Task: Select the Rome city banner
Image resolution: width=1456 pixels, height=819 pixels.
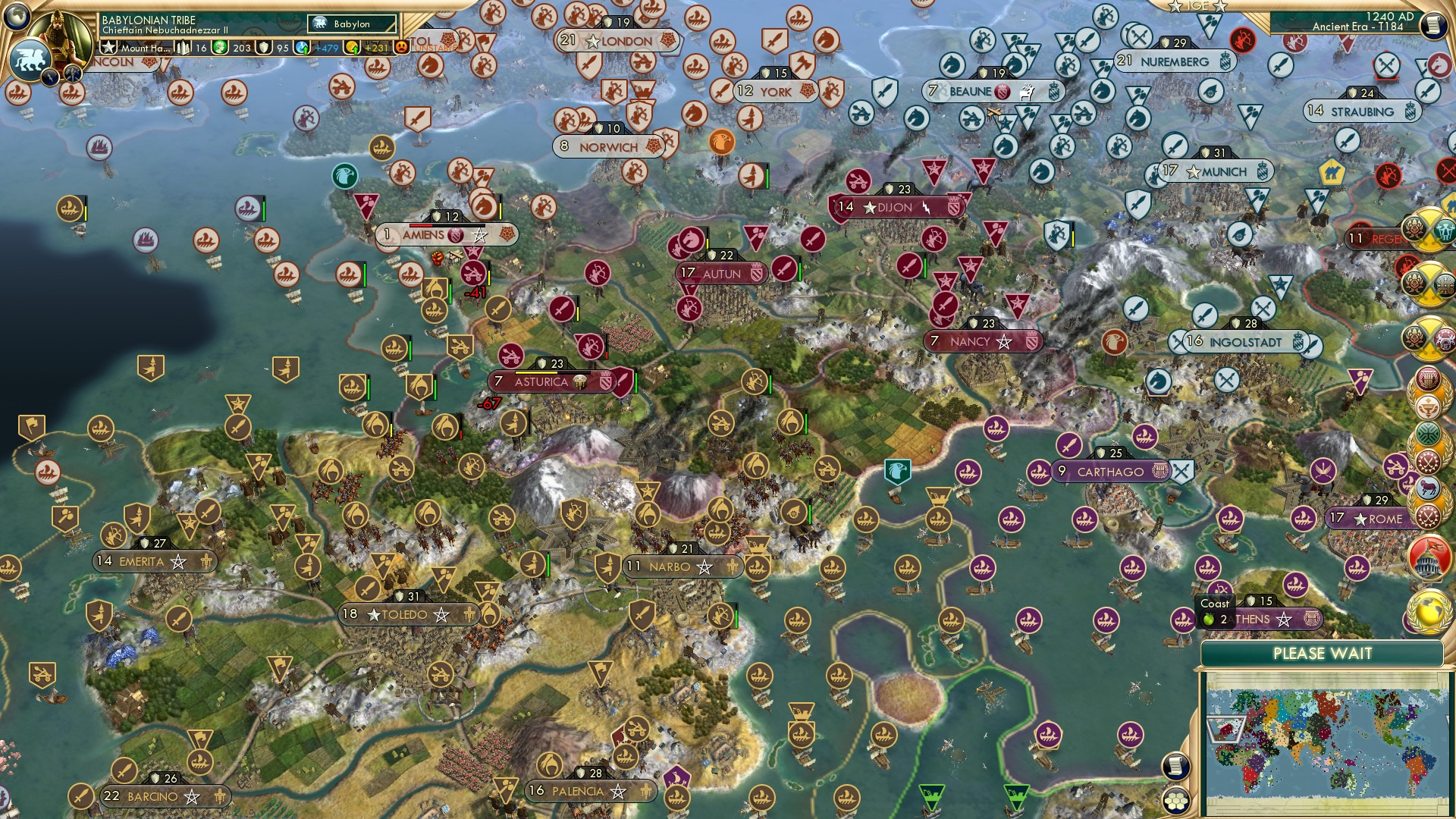Action: pyautogui.click(x=1381, y=519)
